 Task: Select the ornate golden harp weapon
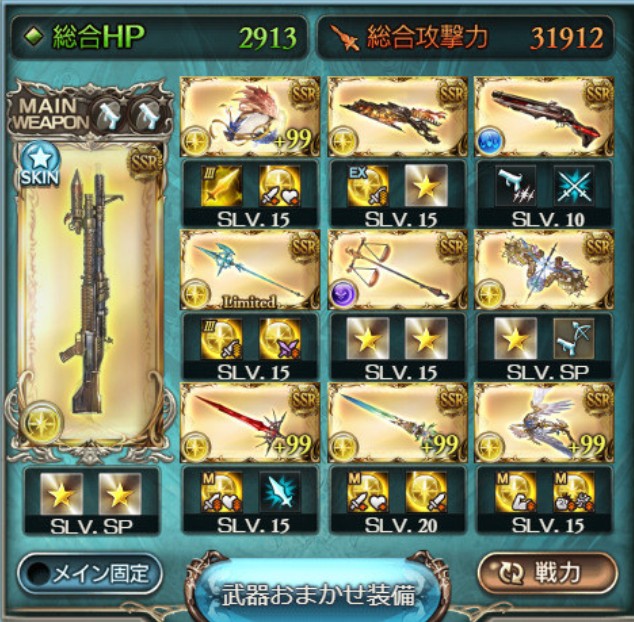click(x=544, y=270)
